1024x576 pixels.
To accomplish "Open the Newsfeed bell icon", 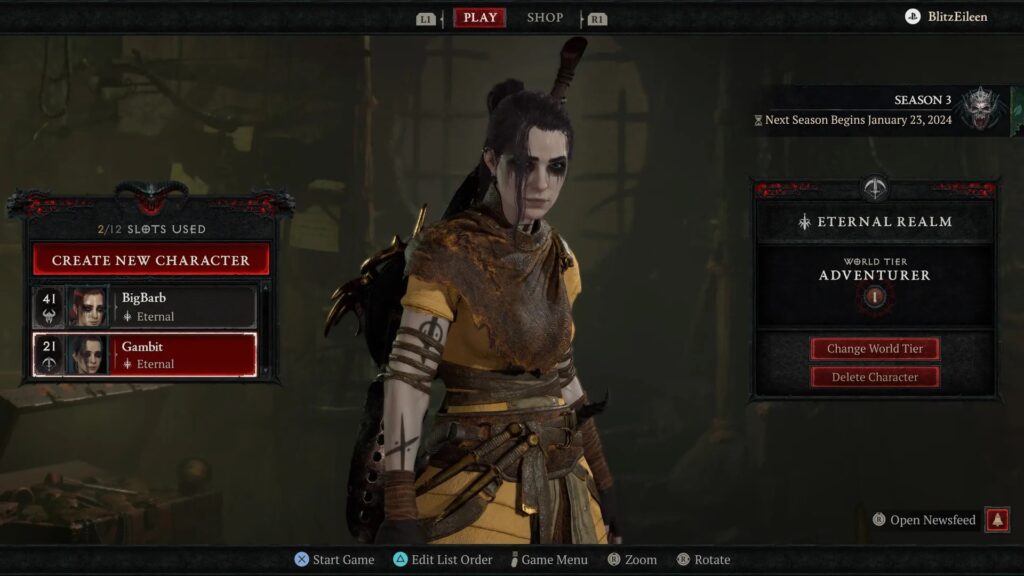I will [996, 520].
